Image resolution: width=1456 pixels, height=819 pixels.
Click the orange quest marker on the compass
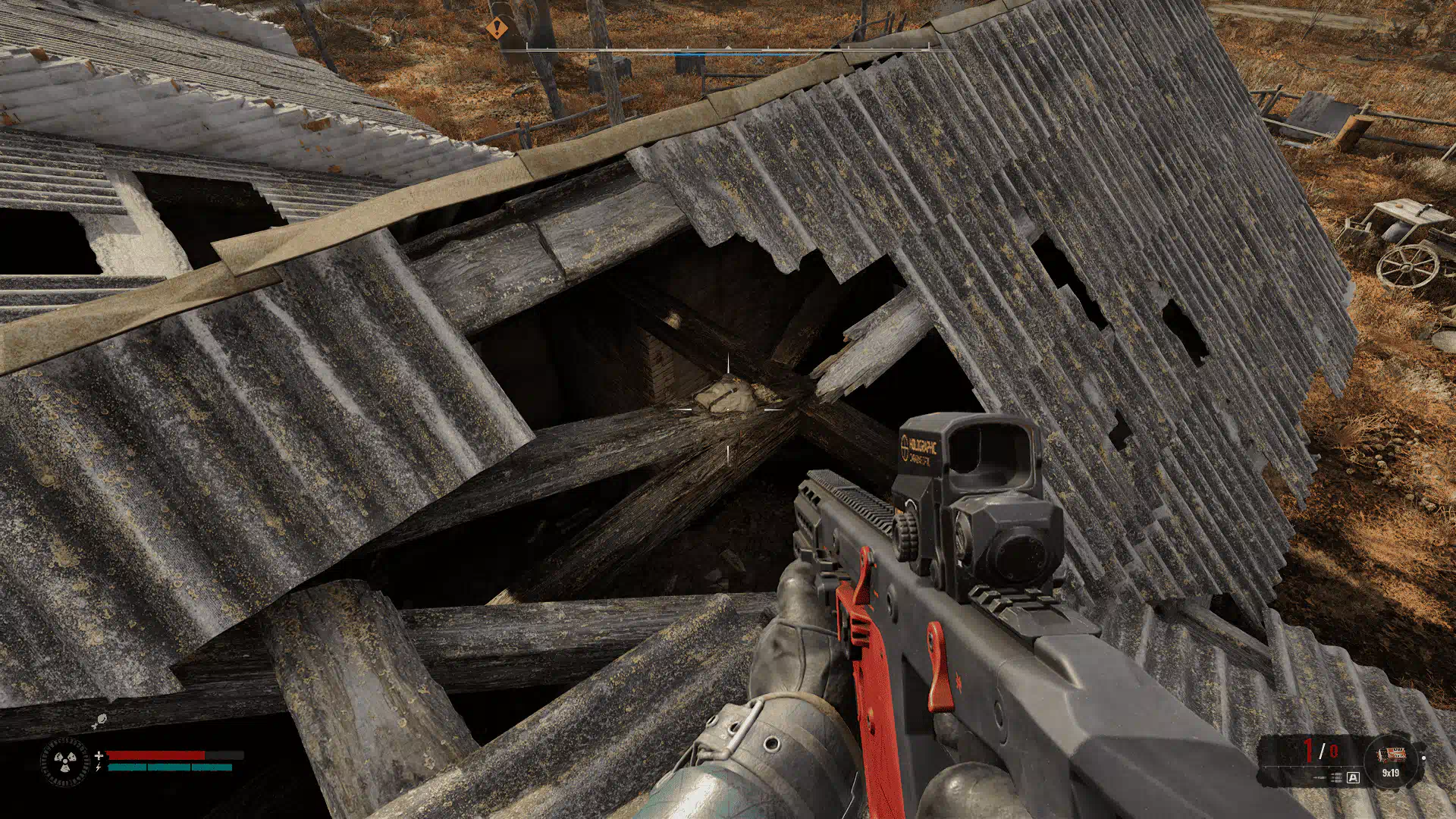coord(497,30)
